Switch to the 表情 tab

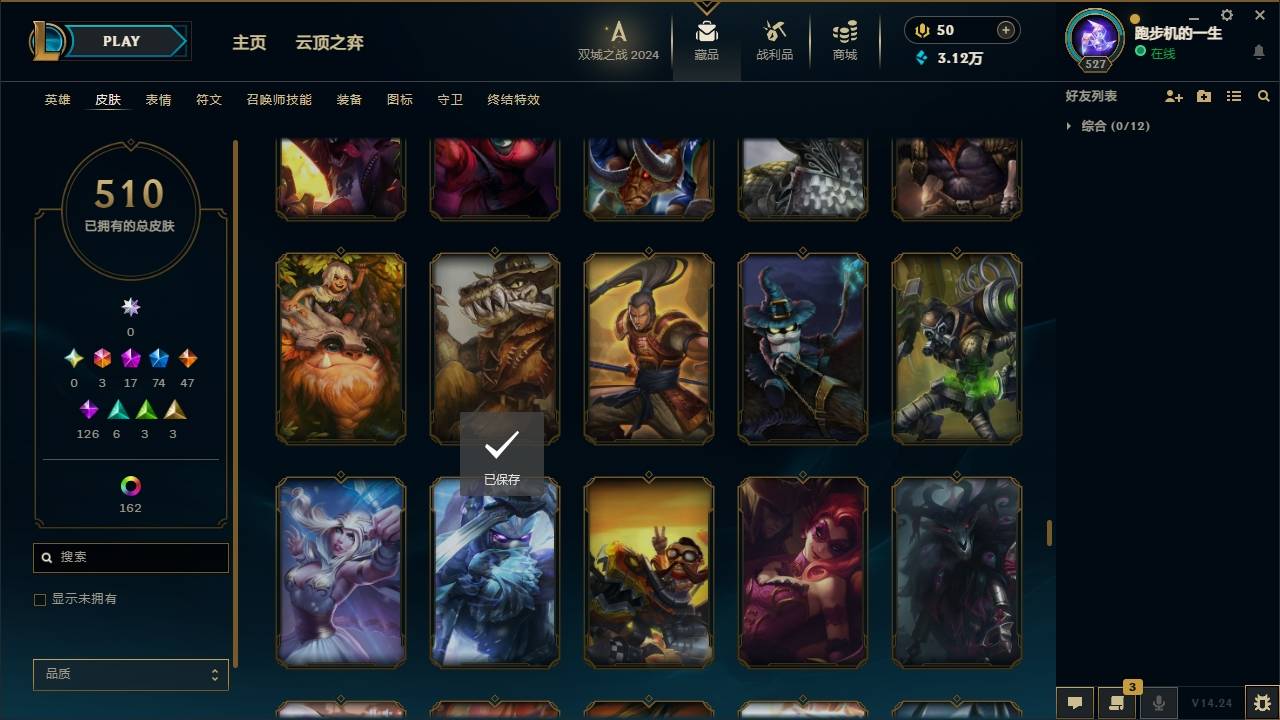pyautogui.click(x=158, y=100)
